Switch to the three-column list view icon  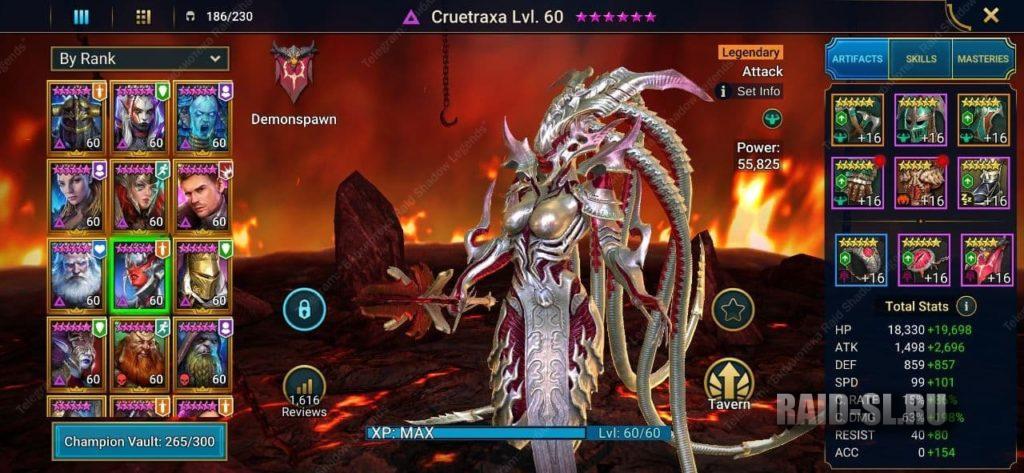pos(82,16)
